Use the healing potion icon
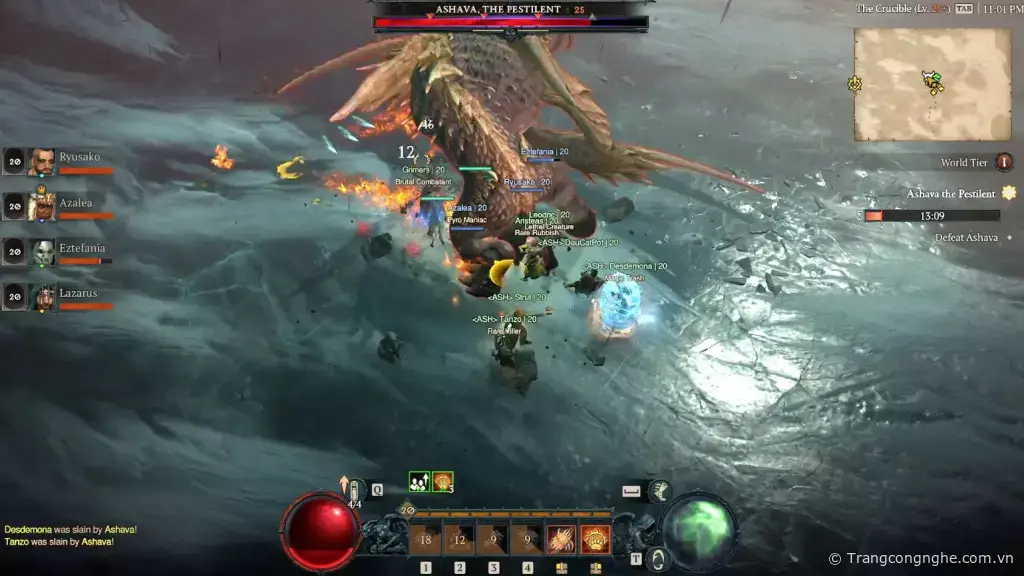Screen dimensions: 1024x576 [355, 491]
